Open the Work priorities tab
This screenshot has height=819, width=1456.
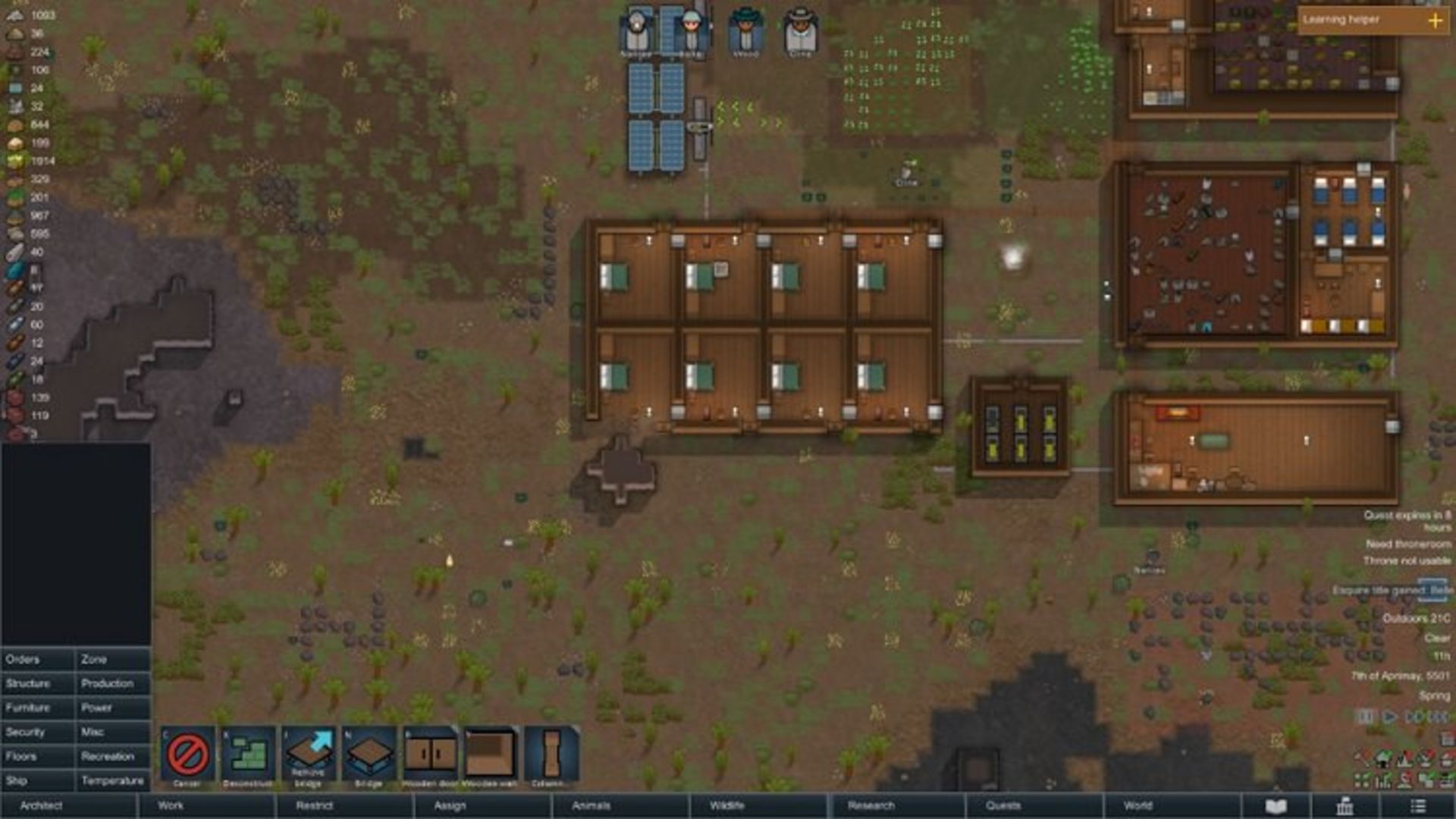pos(171,805)
